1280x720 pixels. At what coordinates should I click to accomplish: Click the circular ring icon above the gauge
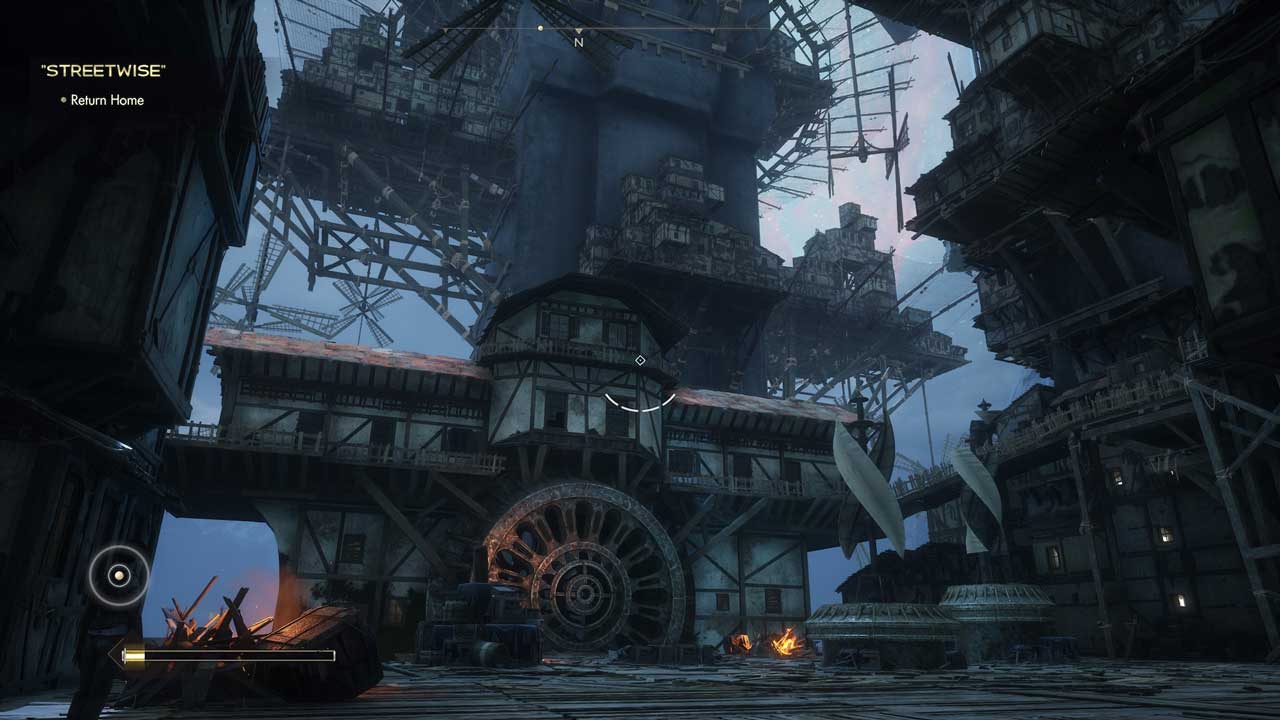pyautogui.click(x=119, y=575)
